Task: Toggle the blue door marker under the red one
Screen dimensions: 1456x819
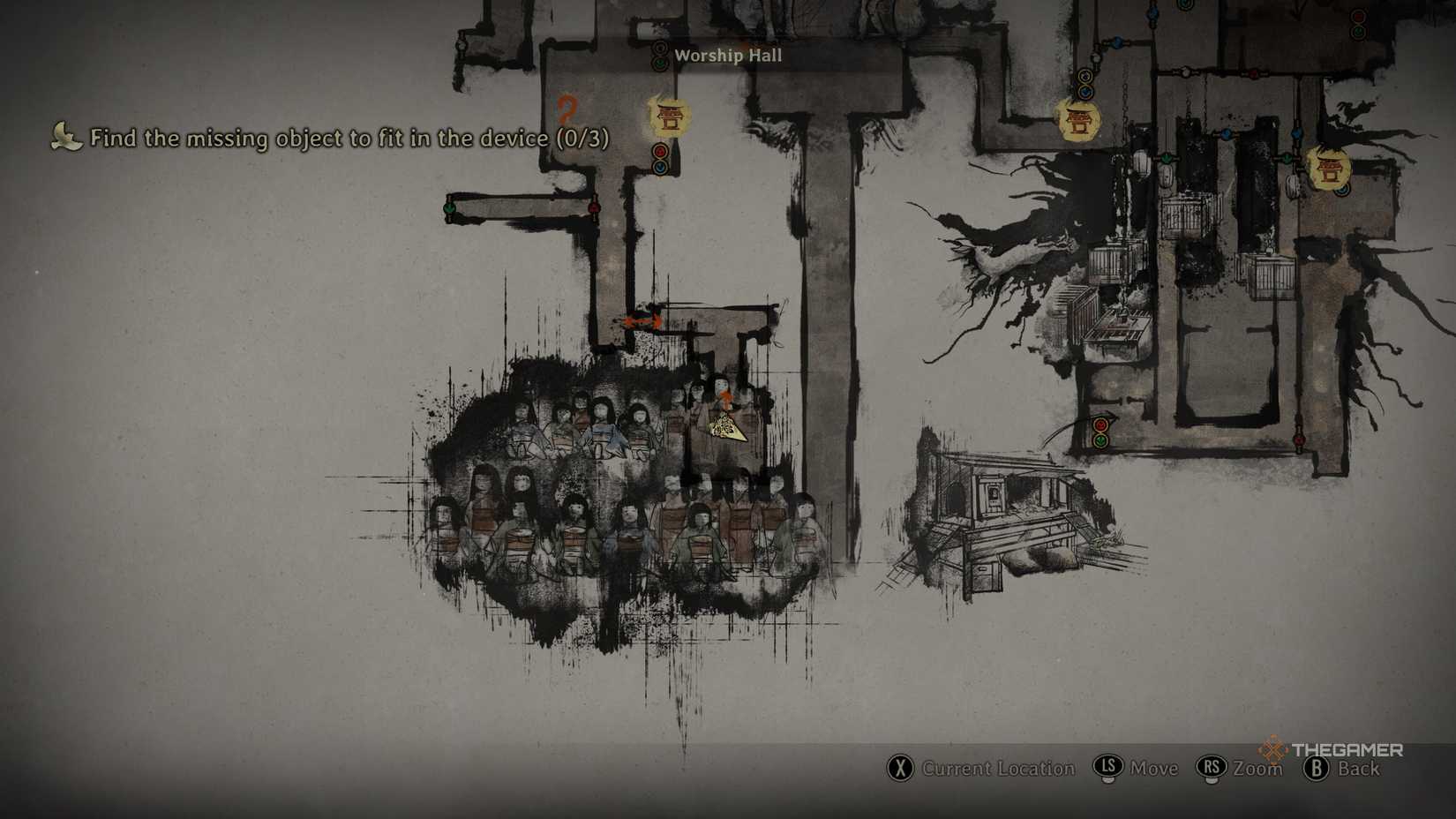Action: point(659,168)
